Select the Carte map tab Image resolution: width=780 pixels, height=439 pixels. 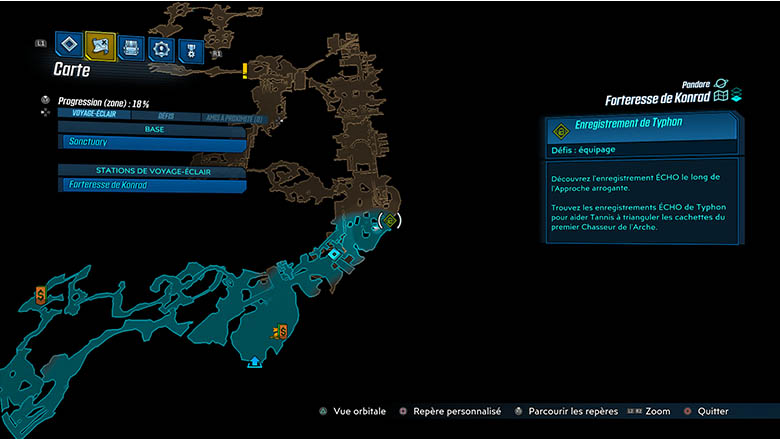pos(100,45)
